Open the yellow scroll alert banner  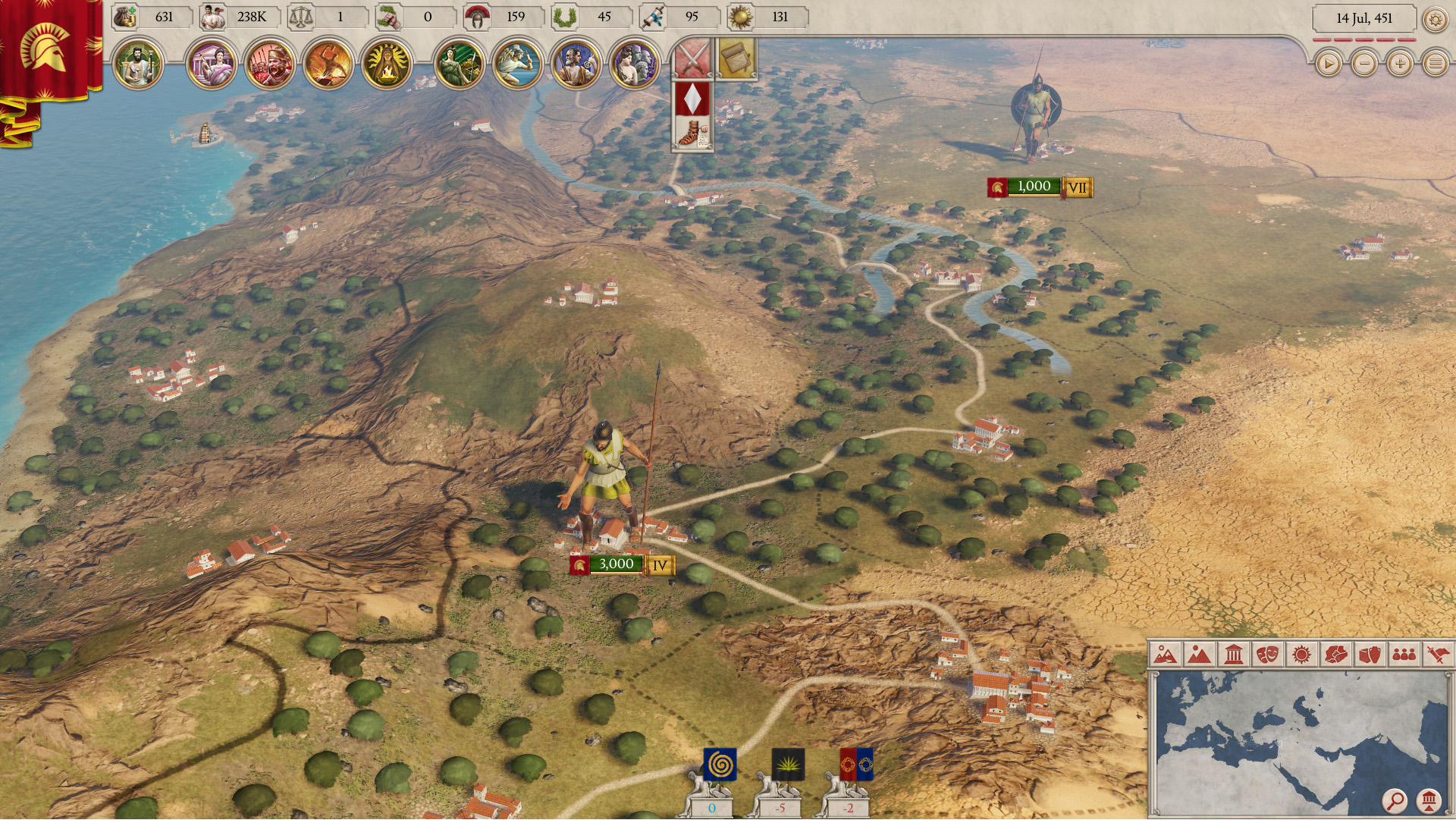click(x=736, y=58)
